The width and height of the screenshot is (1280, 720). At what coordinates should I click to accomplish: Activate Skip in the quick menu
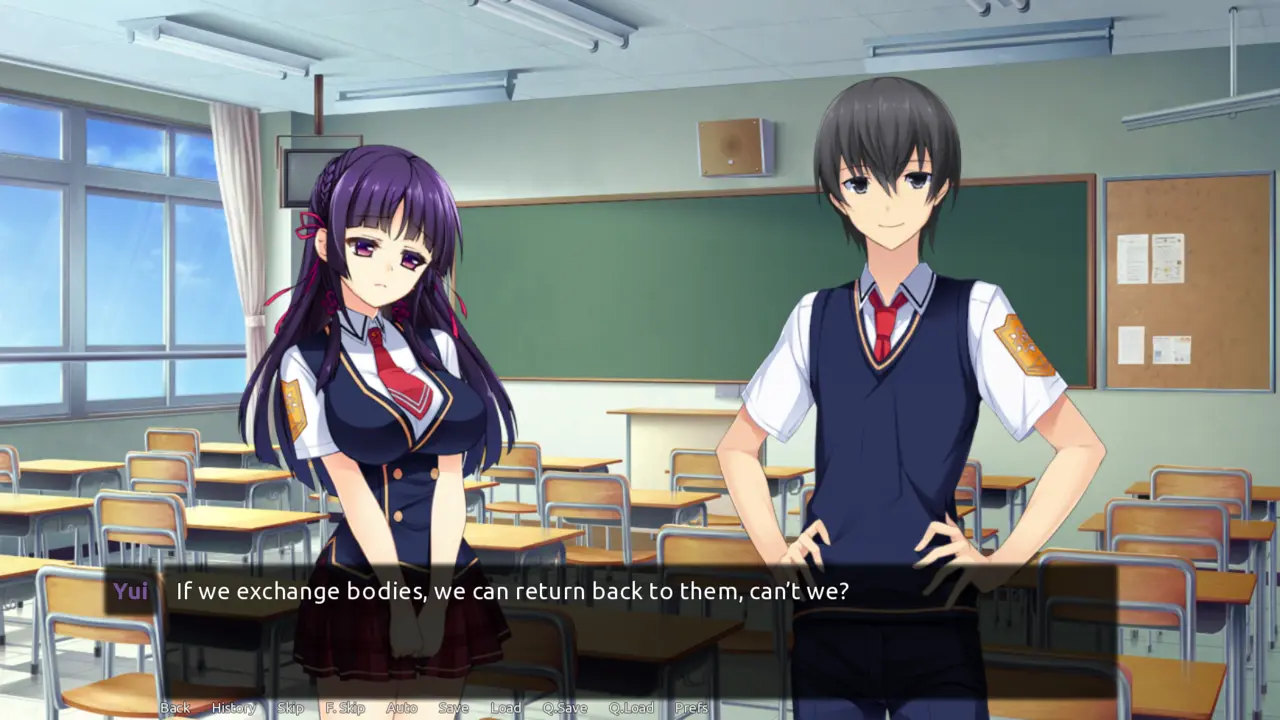pos(290,708)
